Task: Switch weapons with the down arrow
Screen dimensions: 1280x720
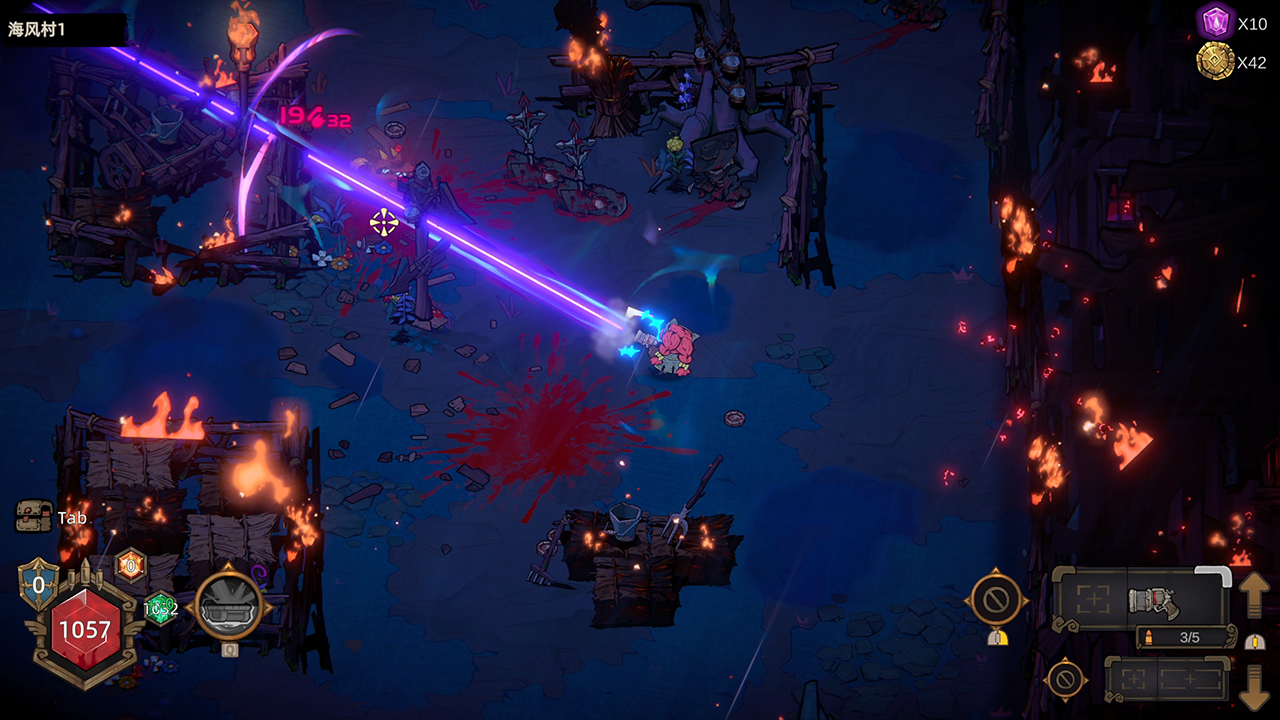Action: pyautogui.click(x=1254, y=684)
